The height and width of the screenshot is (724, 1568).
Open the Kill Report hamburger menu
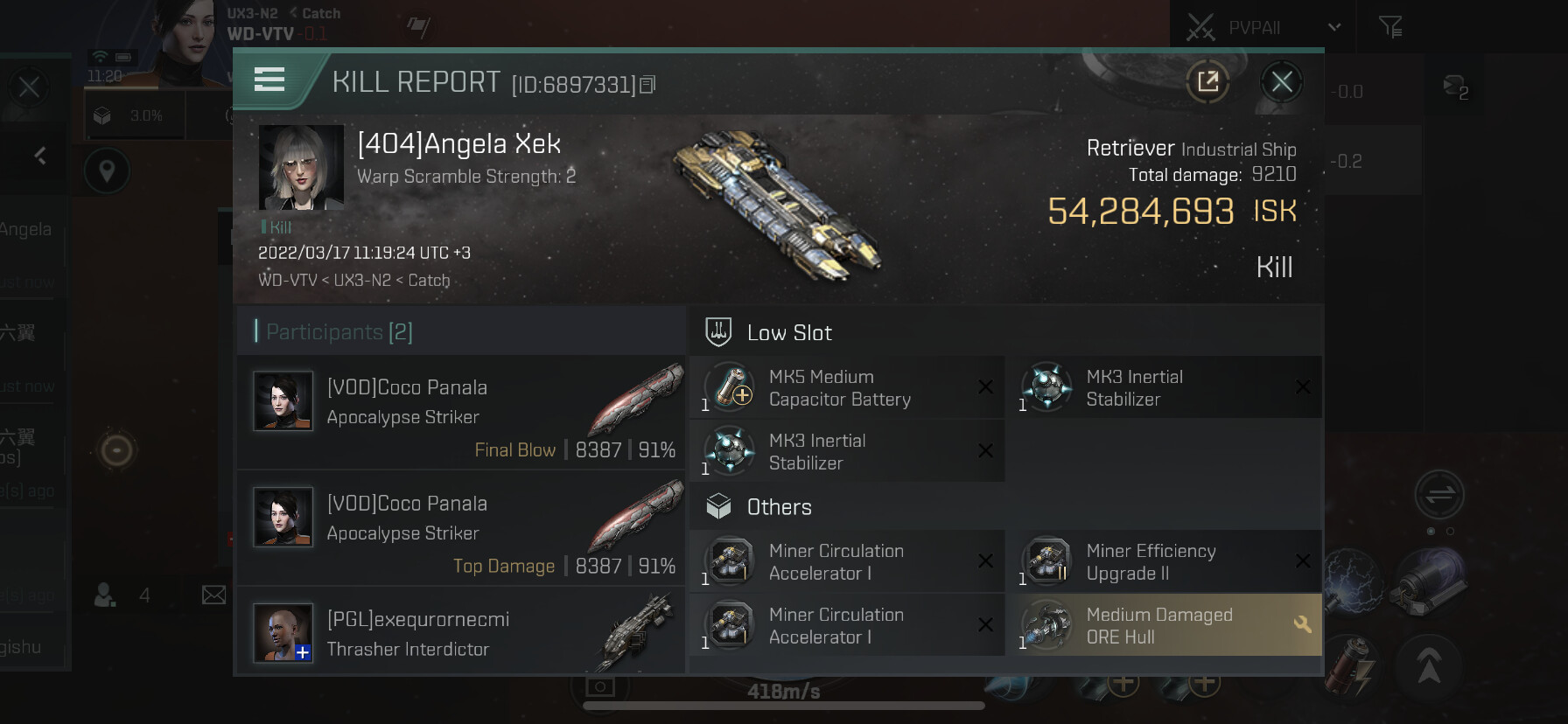(269, 80)
